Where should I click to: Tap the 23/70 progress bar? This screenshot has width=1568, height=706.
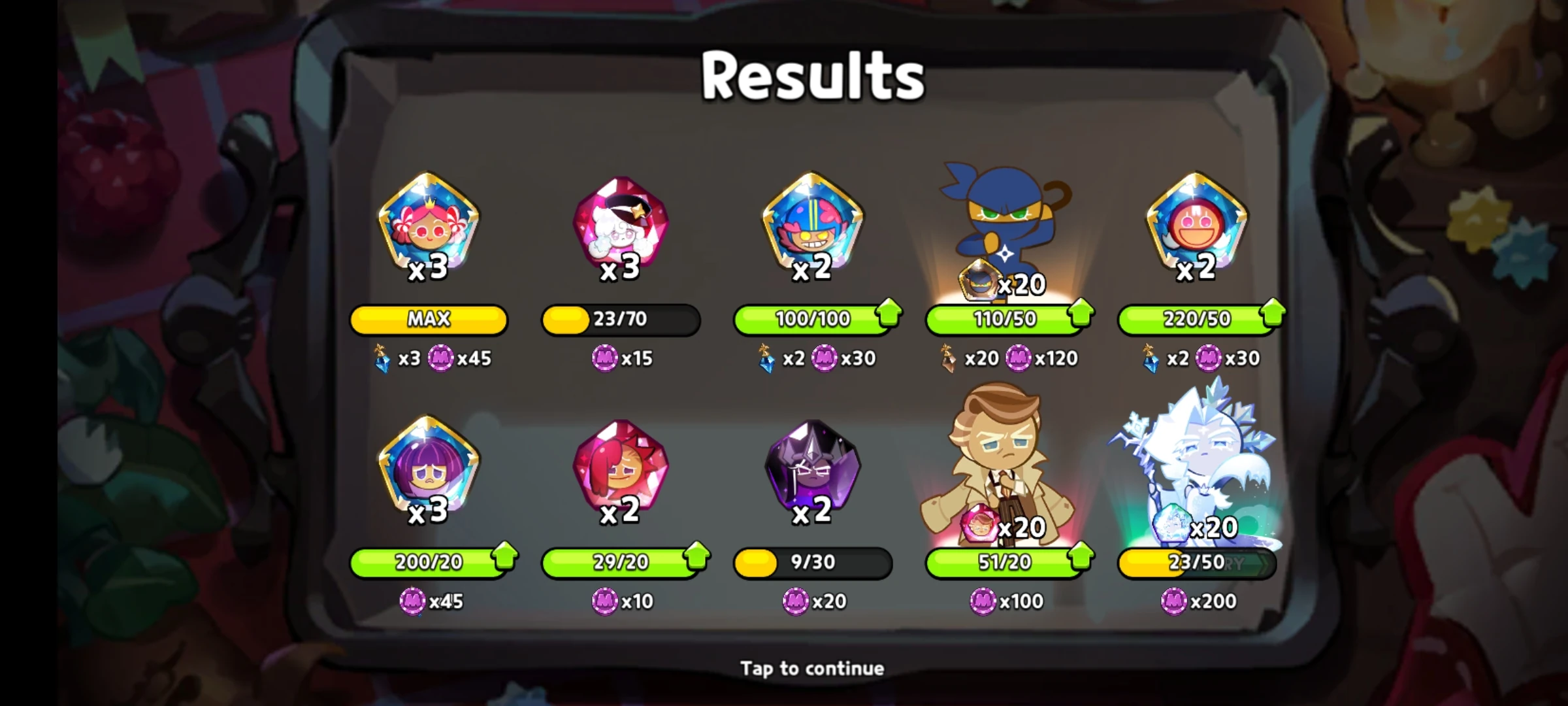click(621, 320)
